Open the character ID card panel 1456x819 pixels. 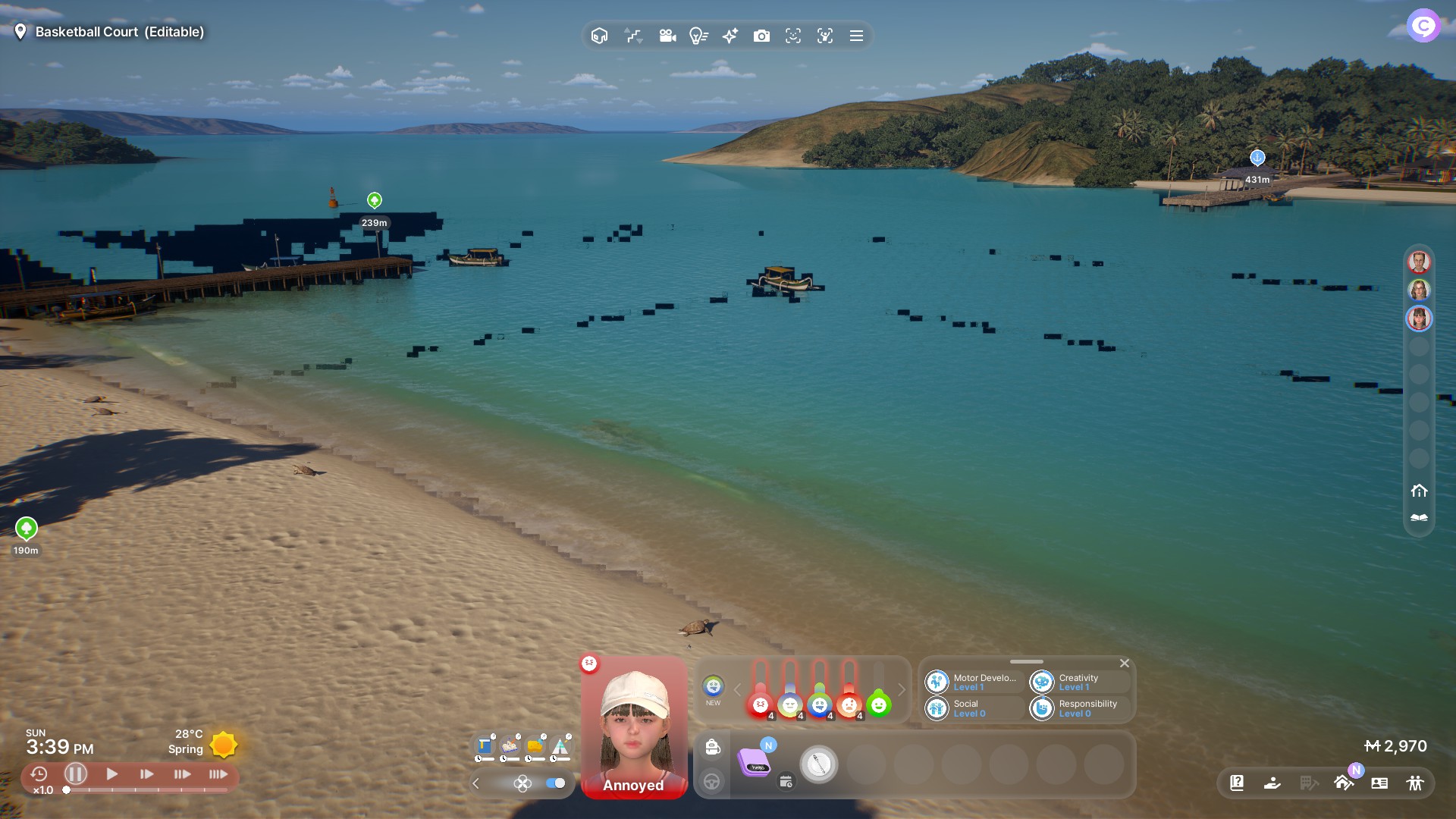coord(1379,783)
